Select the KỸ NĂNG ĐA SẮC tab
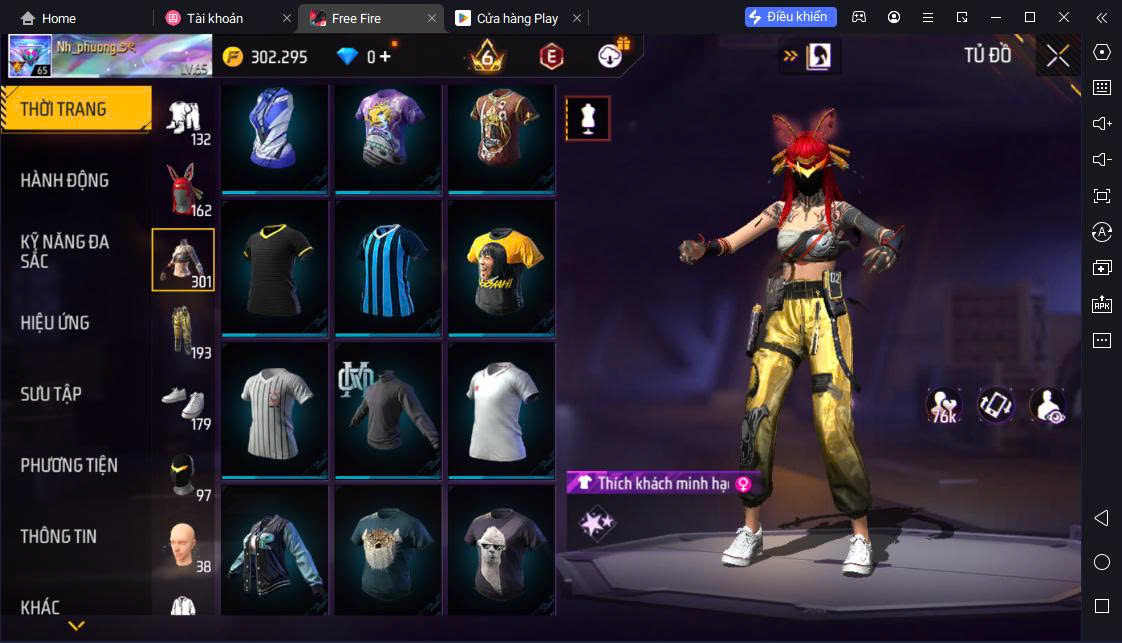The height and width of the screenshot is (643, 1122). (65, 251)
